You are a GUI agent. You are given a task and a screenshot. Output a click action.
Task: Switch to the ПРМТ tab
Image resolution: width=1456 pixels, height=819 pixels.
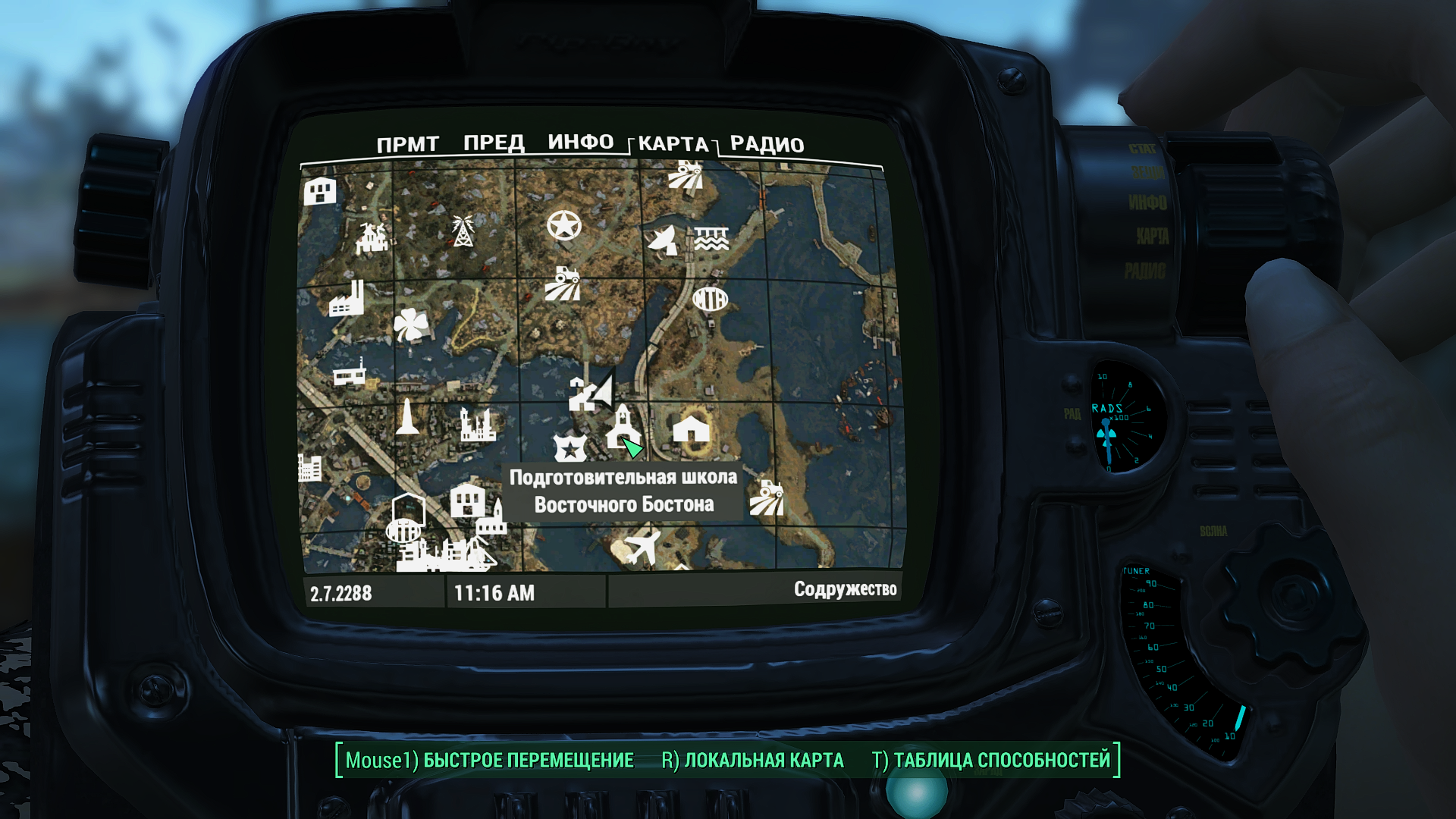point(407,144)
